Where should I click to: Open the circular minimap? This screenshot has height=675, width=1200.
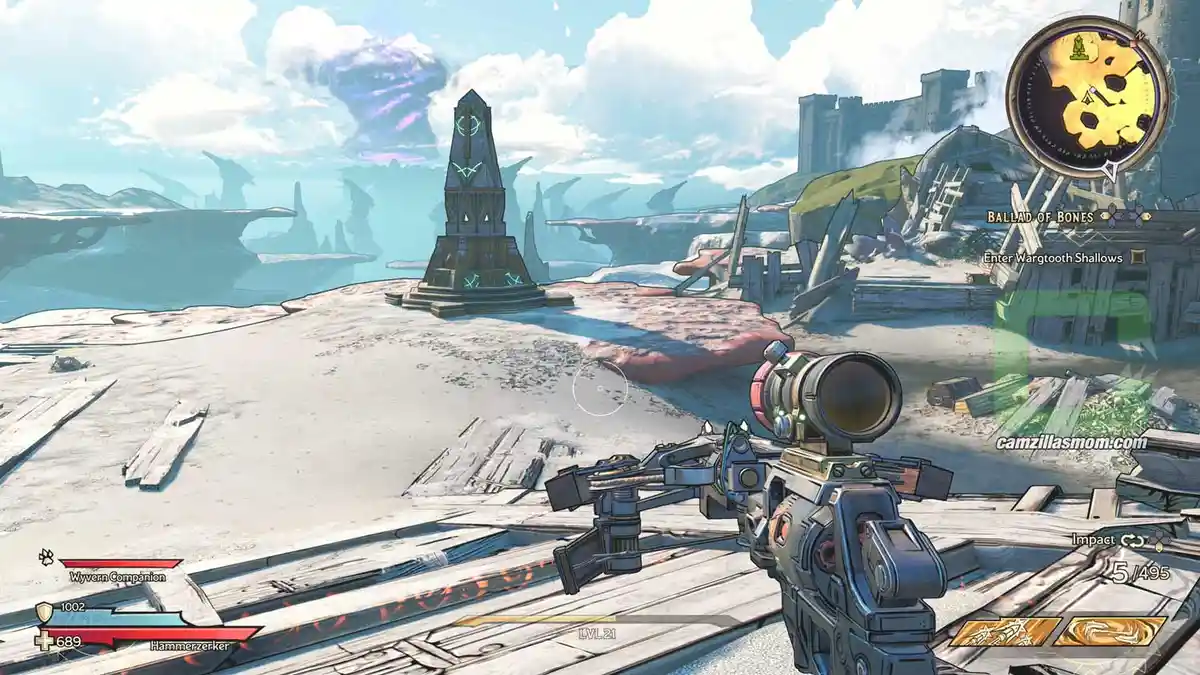click(x=1086, y=97)
